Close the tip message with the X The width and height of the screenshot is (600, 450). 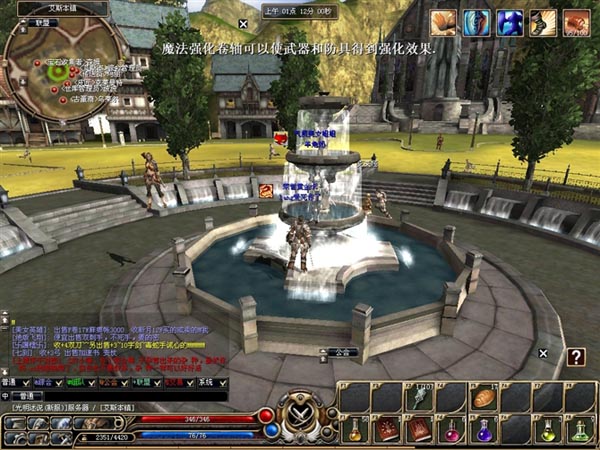[243, 23]
